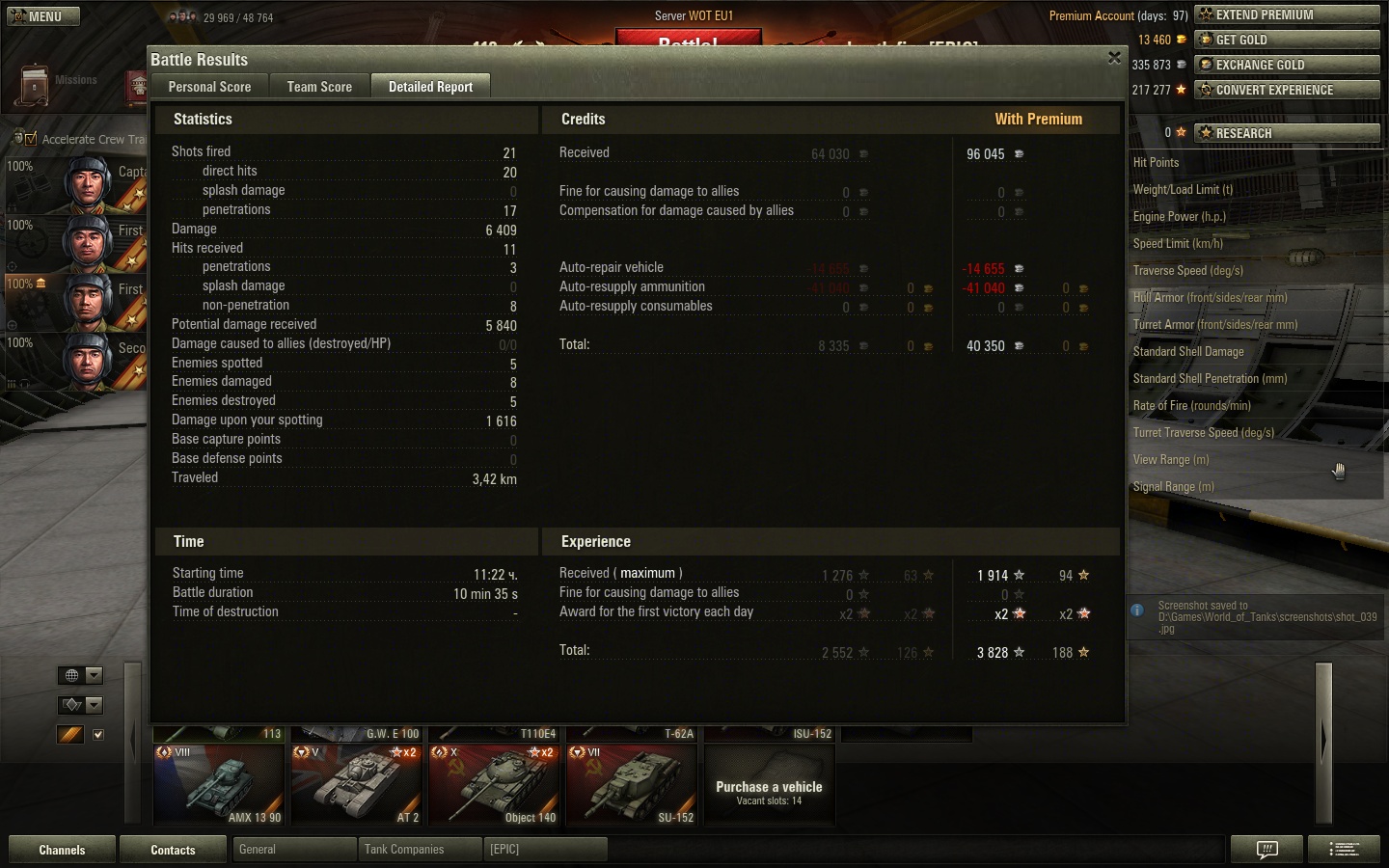
Task: Switch to the Team Score tab
Action: [319, 87]
